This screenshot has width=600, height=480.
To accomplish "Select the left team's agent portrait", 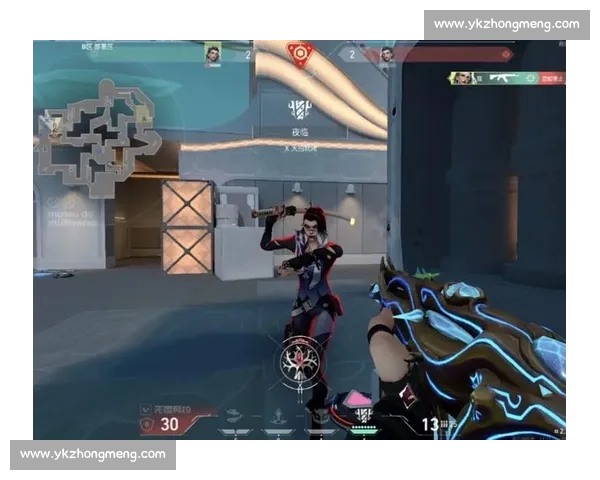I will click(214, 54).
